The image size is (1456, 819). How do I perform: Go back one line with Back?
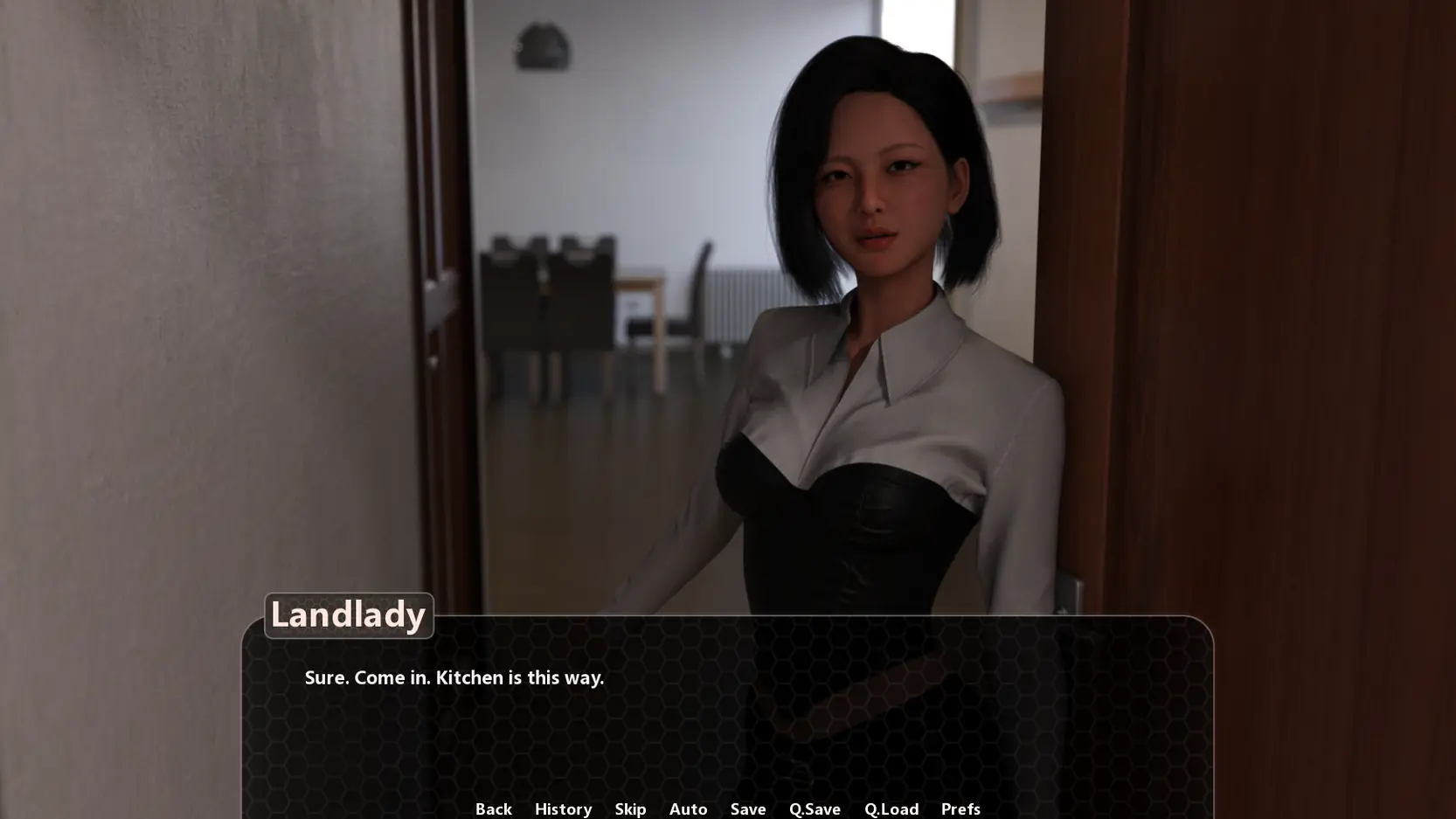coord(494,809)
